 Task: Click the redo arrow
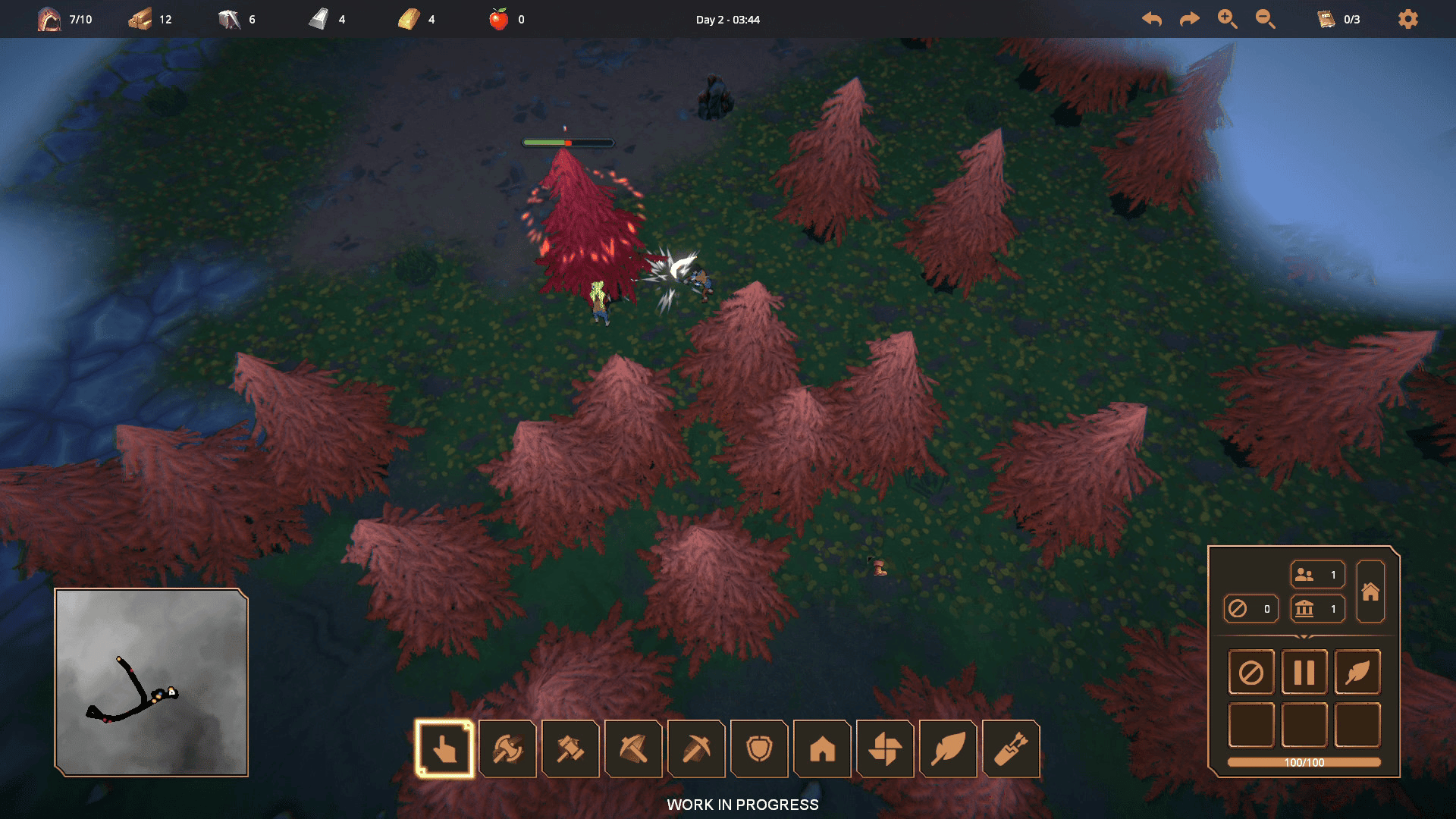[1189, 19]
